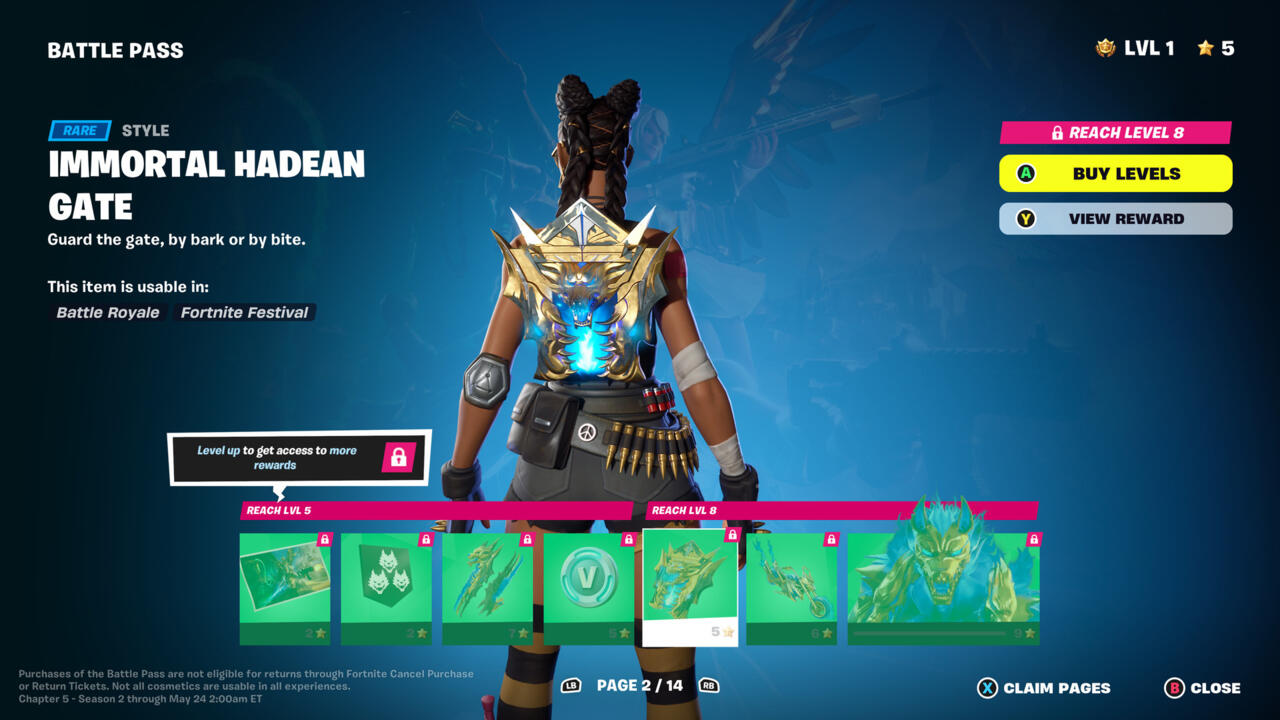The image size is (1280, 720).
Task: Close the Battle Pass screen
Action: pyautogui.click(x=1203, y=688)
